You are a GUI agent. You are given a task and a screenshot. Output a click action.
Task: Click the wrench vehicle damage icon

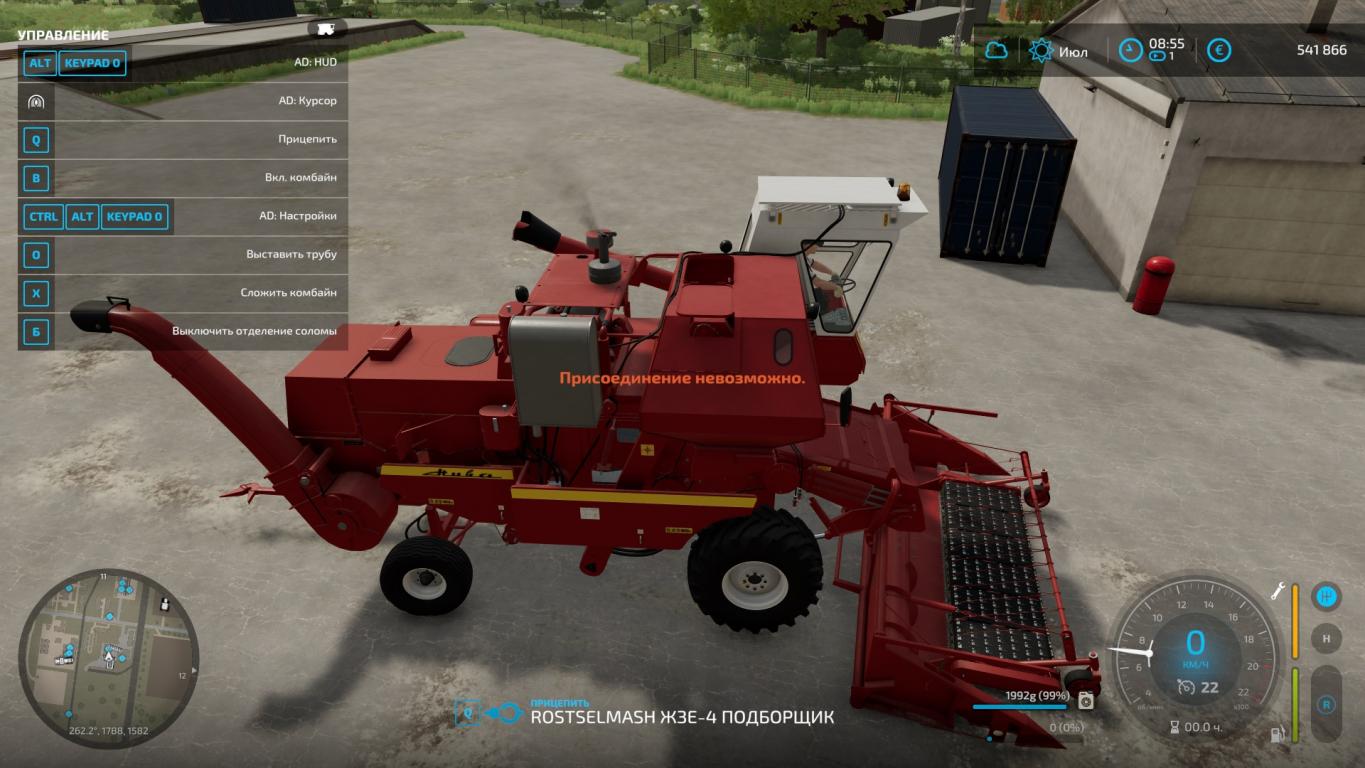[x=1278, y=590]
